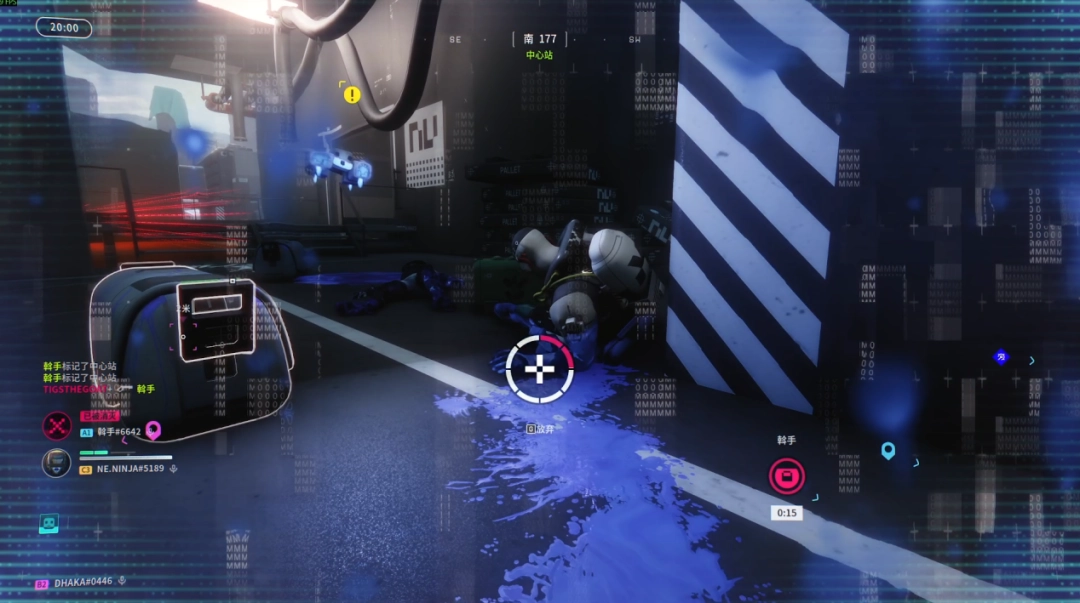Click the yellow exclamation alert marker
Image resolution: width=1080 pixels, height=603 pixels.
pyautogui.click(x=352, y=95)
